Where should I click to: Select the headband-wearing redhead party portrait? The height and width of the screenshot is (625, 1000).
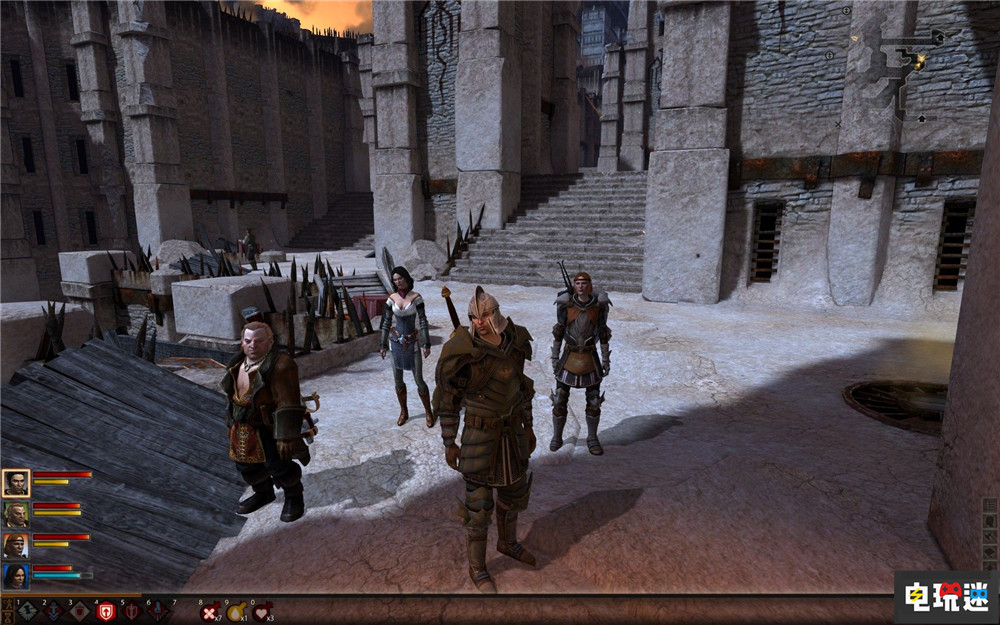15,545
